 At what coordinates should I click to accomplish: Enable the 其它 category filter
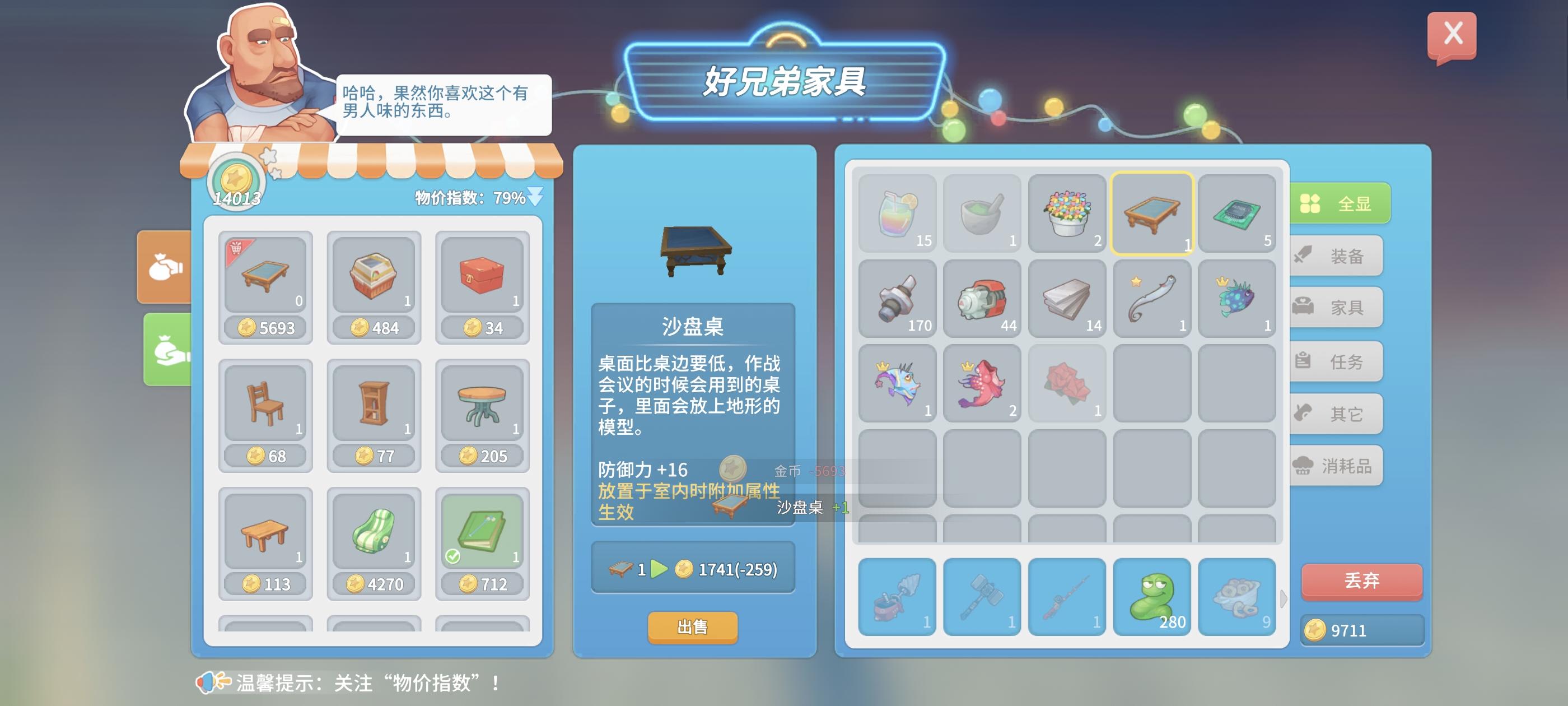1336,412
